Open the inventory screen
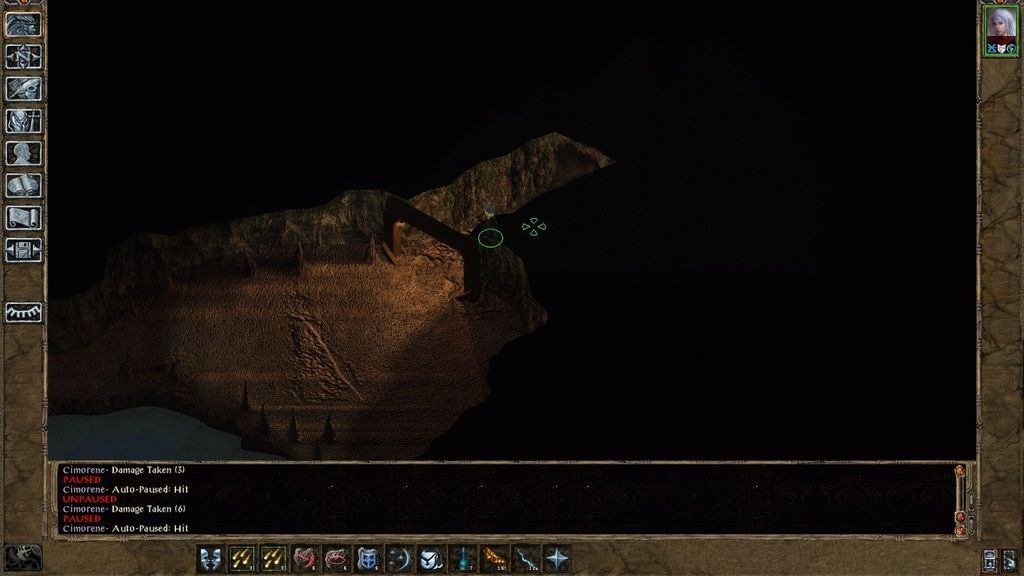1024x576 pixels. tap(24, 120)
